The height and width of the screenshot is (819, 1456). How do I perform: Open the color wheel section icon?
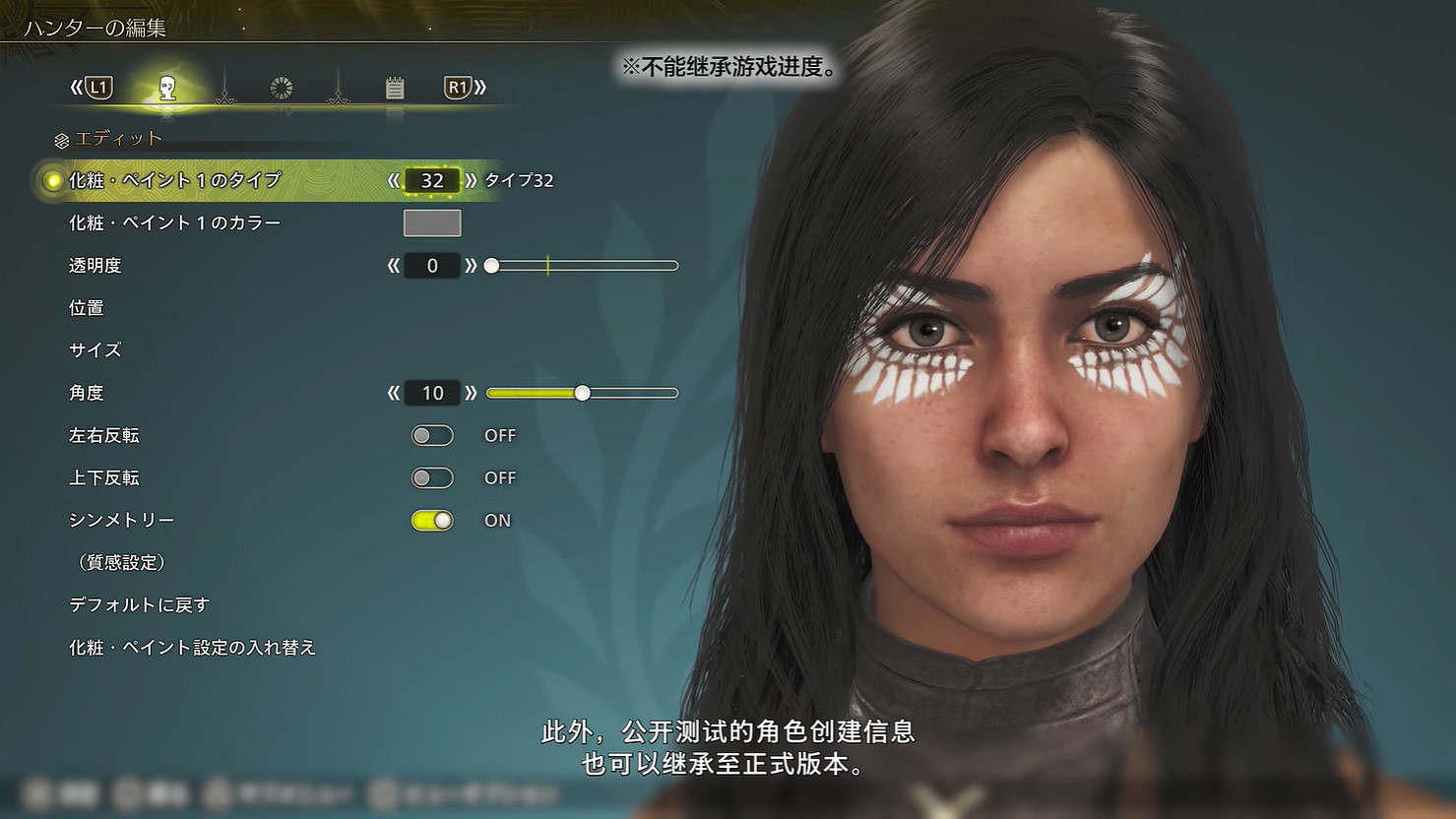pyautogui.click(x=282, y=88)
